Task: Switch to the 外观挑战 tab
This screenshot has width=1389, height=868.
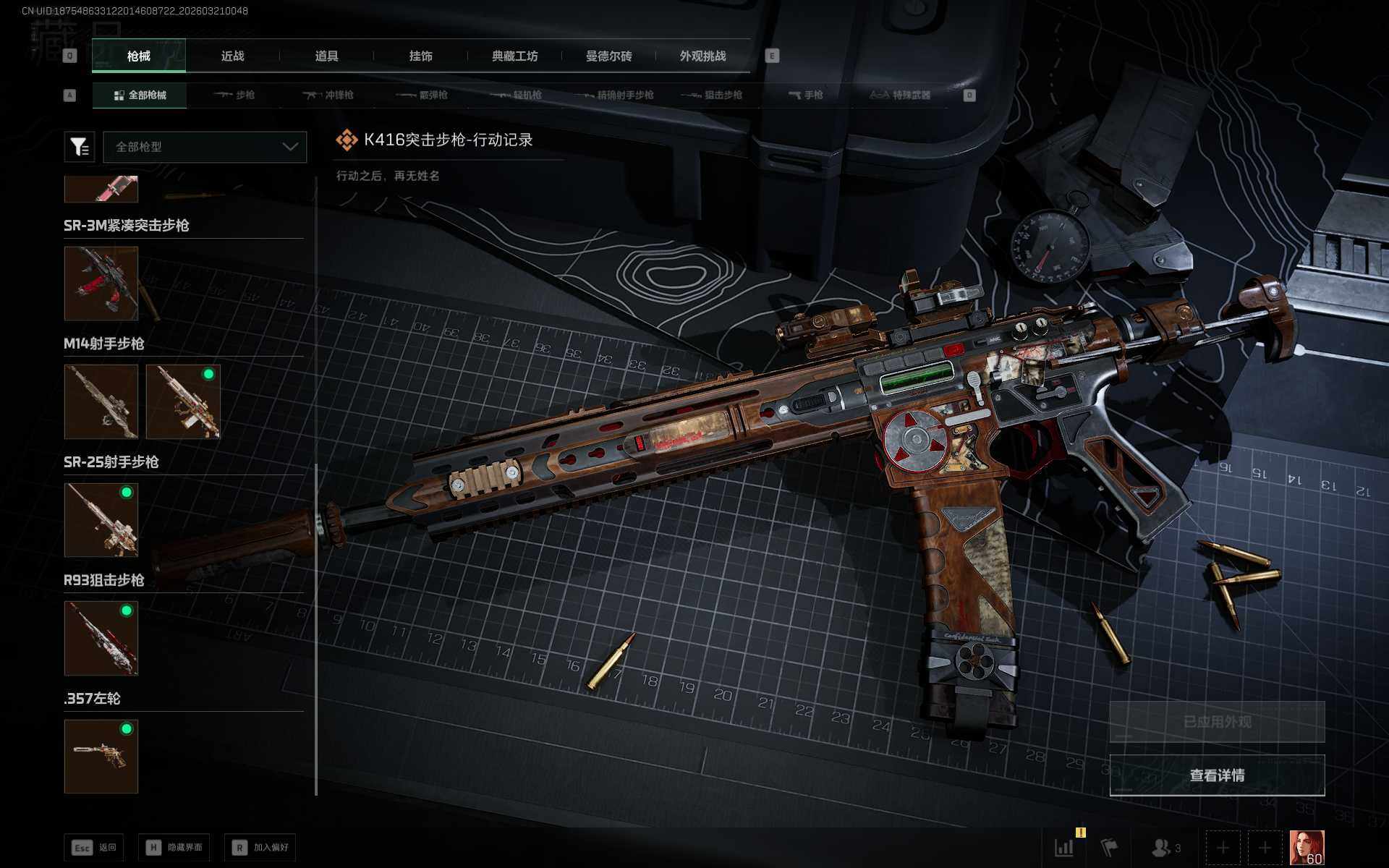Action: pos(702,56)
